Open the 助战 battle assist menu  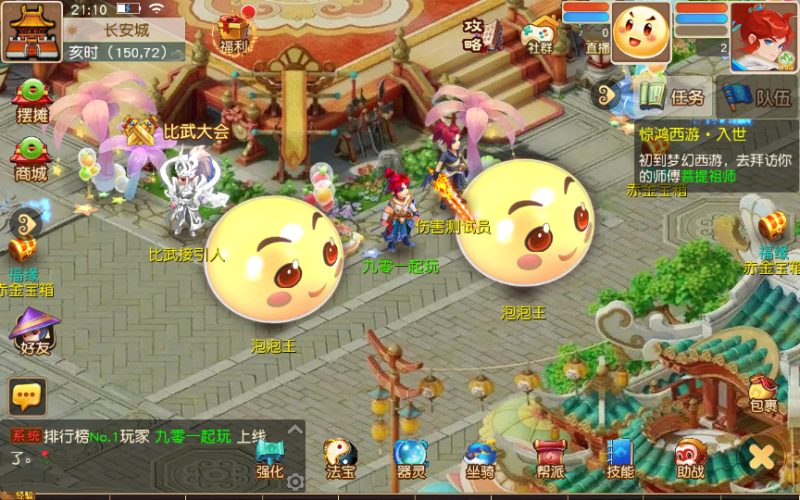click(x=689, y=459)
